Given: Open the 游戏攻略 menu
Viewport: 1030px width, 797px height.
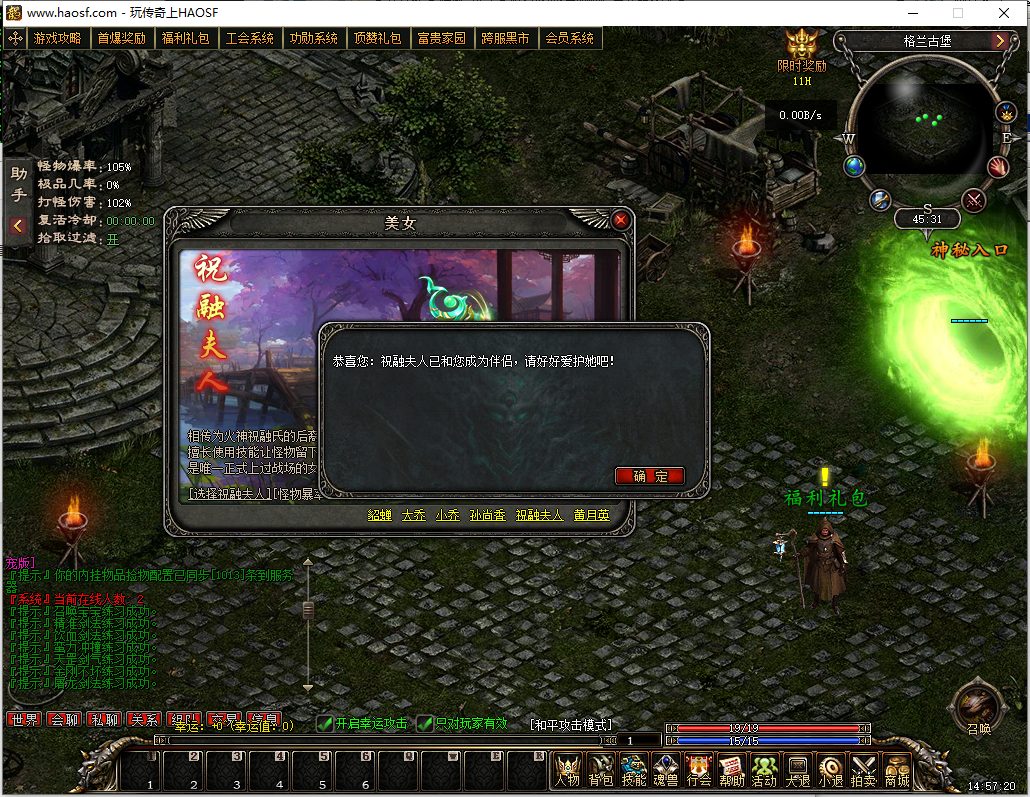Looking at the screenshot, I should pyautogui.click(x=57, y=39).
